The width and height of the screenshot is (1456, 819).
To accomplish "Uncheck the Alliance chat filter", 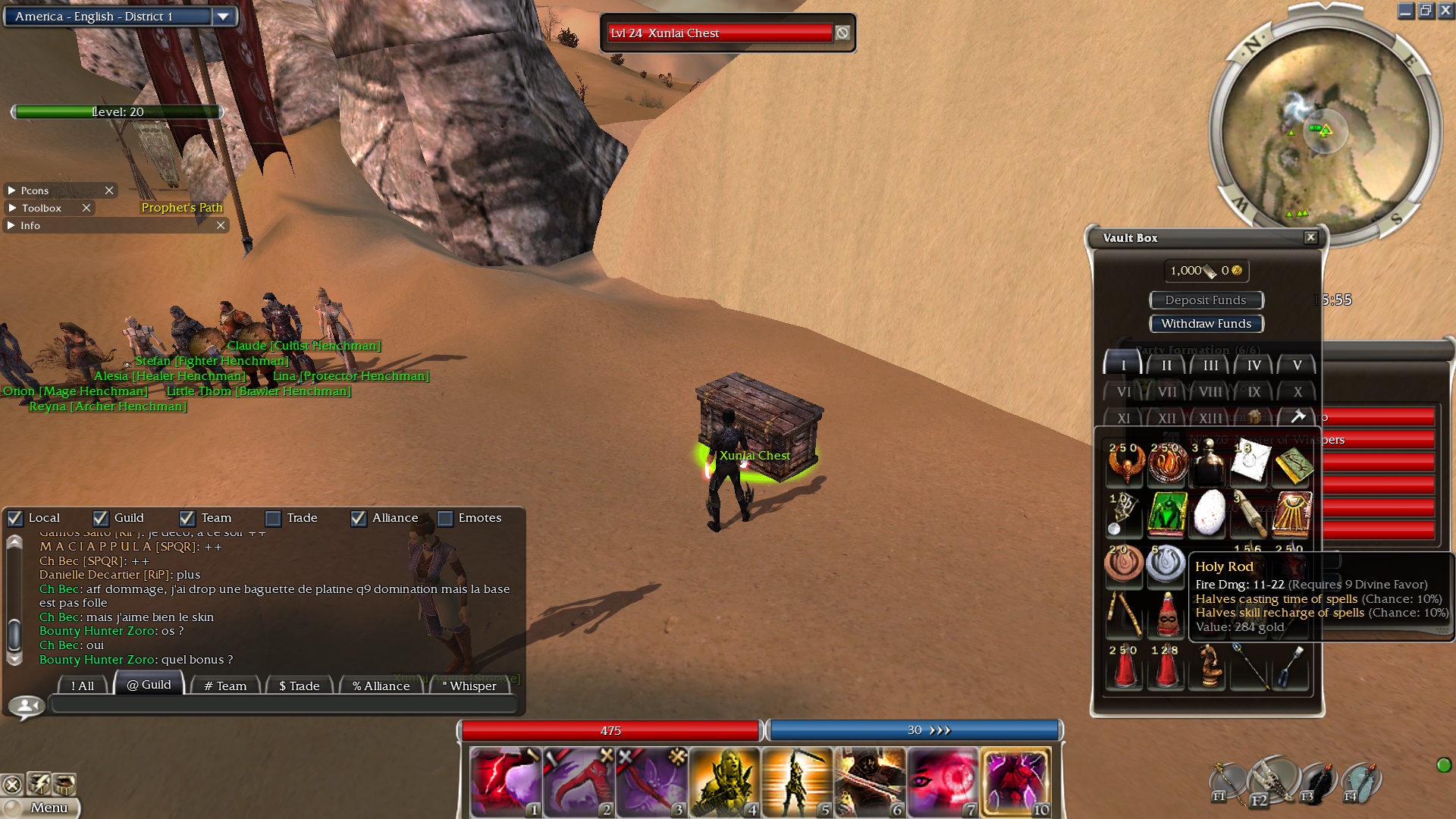I will coord(359,518).
